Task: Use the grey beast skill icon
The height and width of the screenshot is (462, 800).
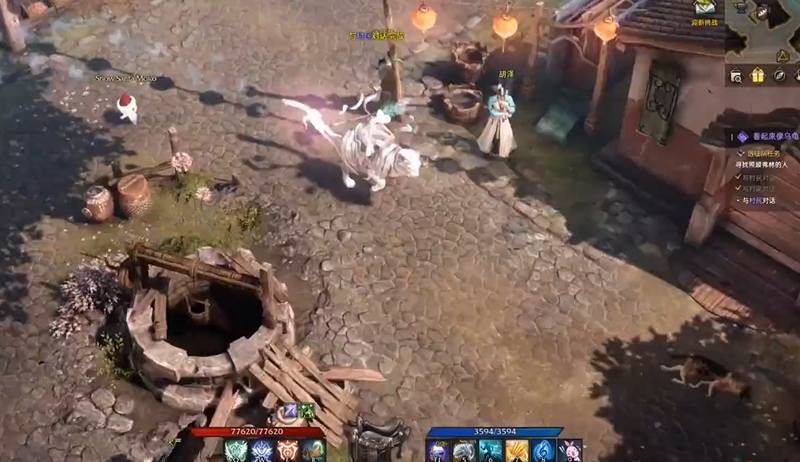Action: [x=464, y=451]
